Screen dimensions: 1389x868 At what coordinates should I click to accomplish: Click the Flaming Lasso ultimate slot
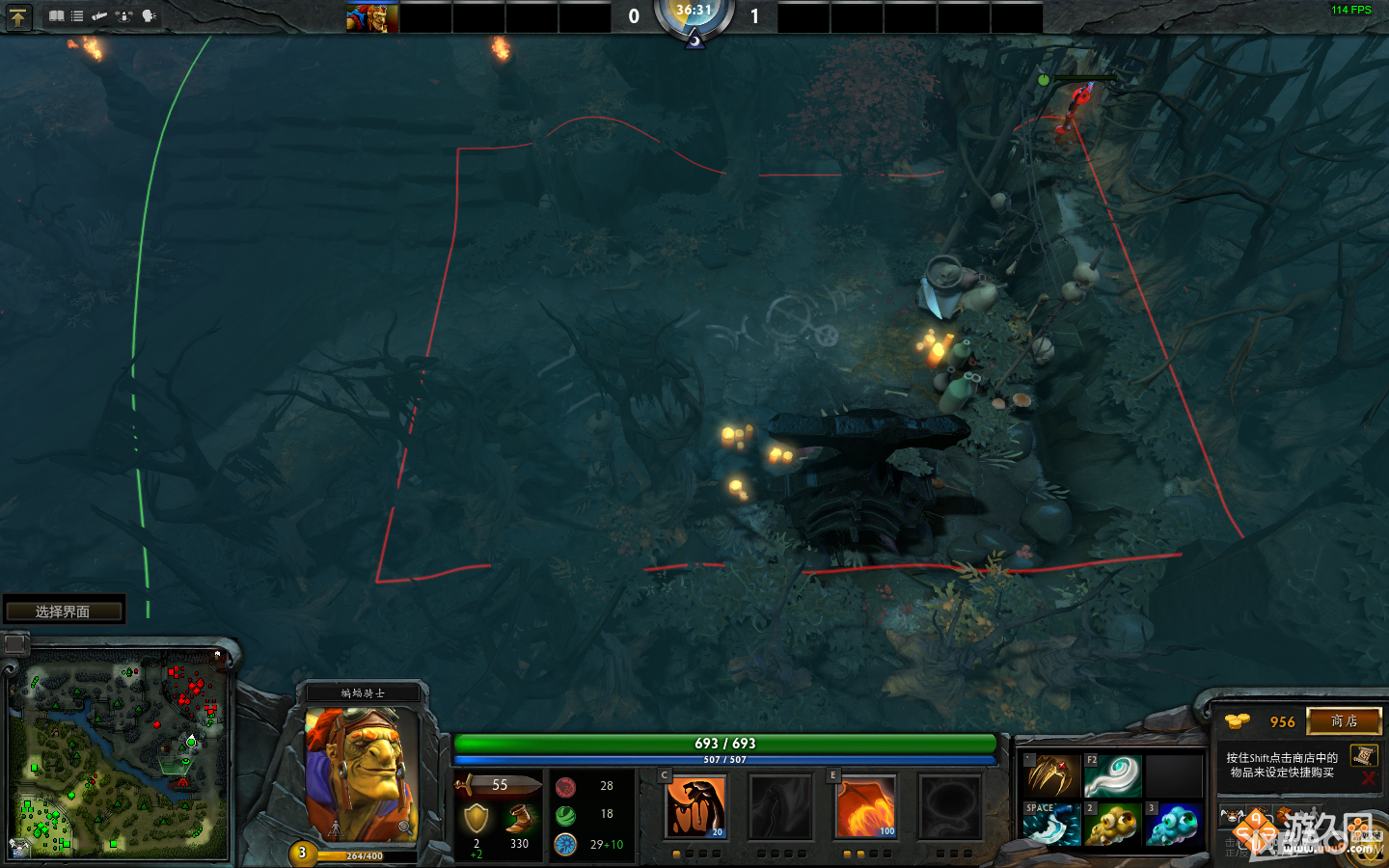(x=950, y=806)
